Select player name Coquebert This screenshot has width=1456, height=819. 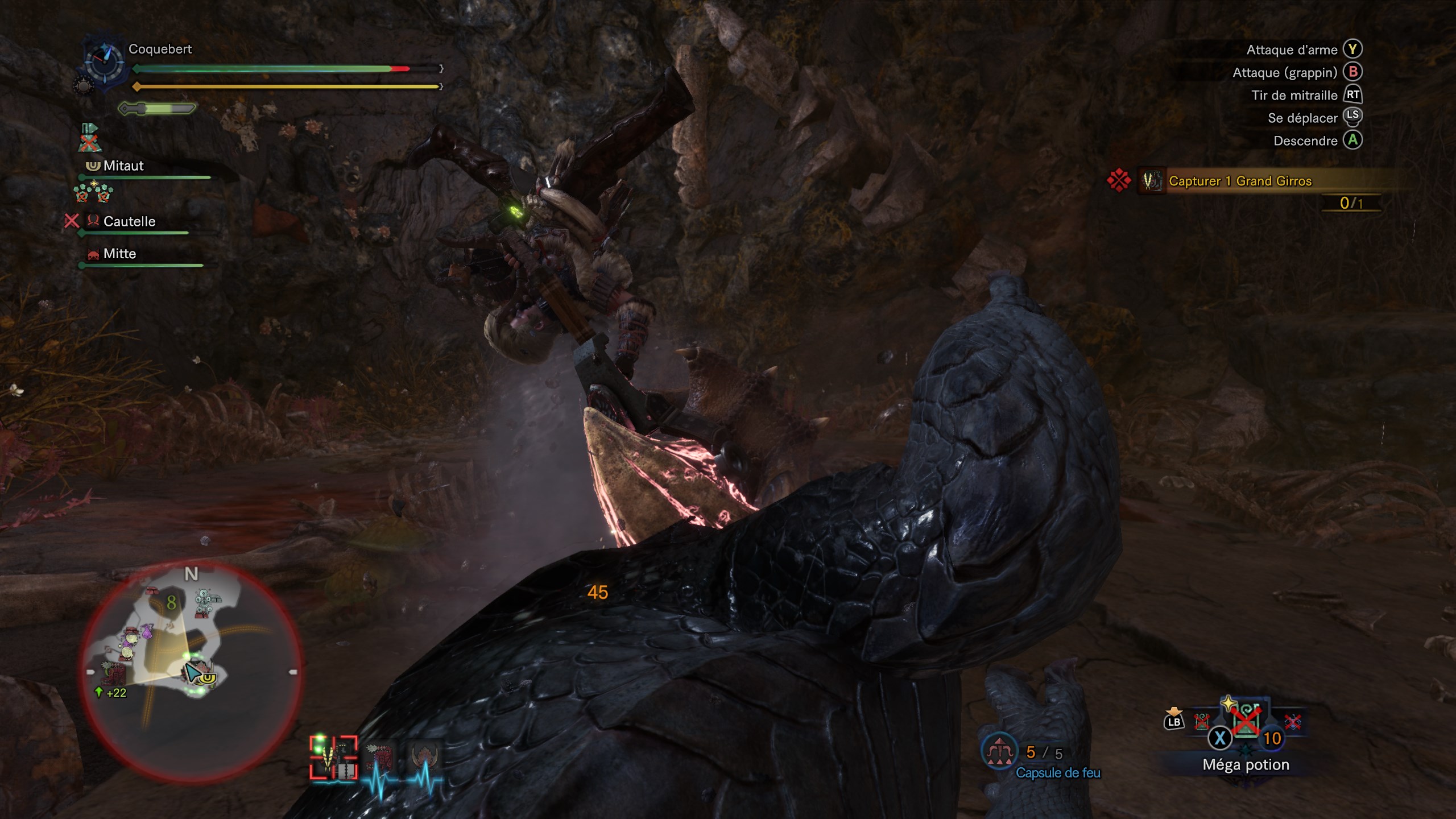(x=160, y=49)
